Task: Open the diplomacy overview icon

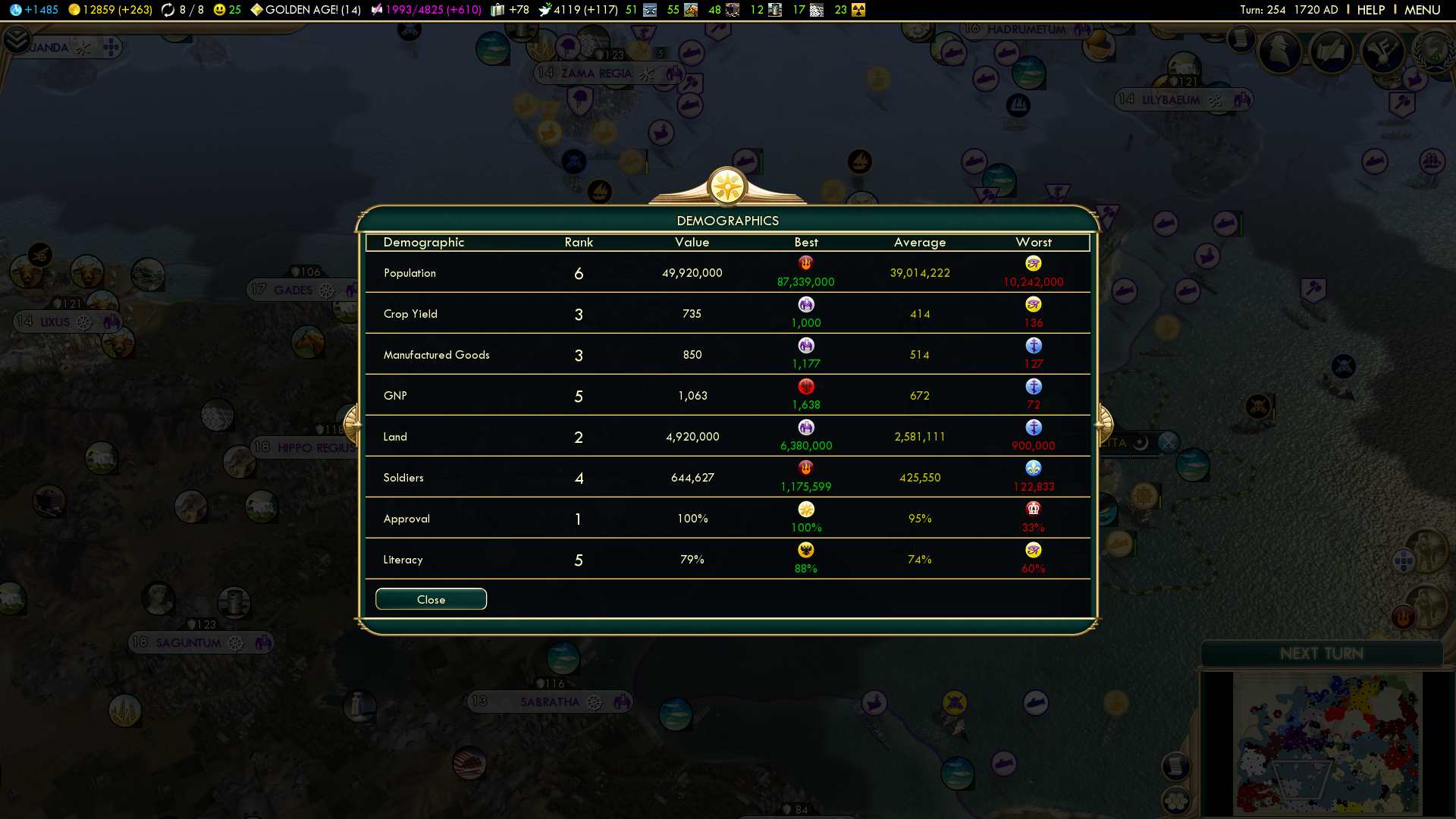Action: pos(1382,52)
